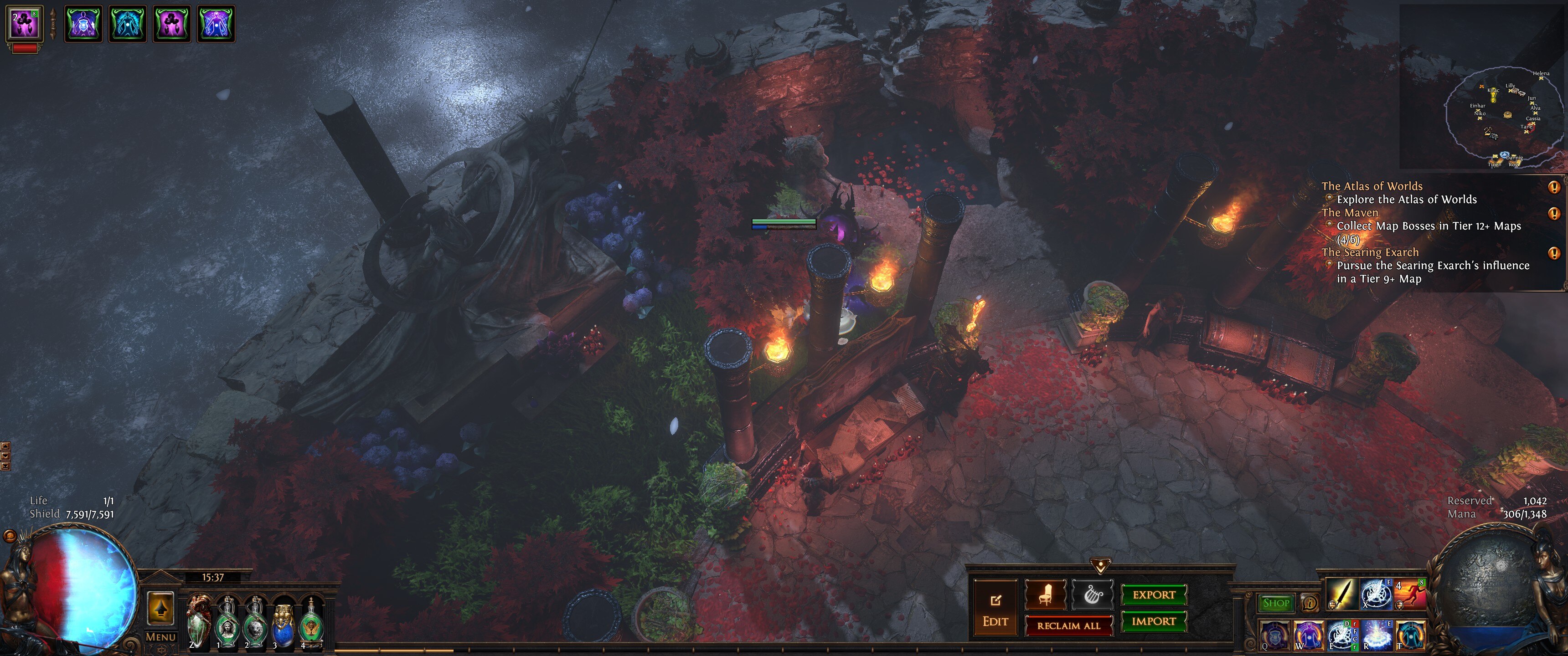Open the hideout music harp button
This screenshot has height=656, width=1568.
tap(1092, 594)
